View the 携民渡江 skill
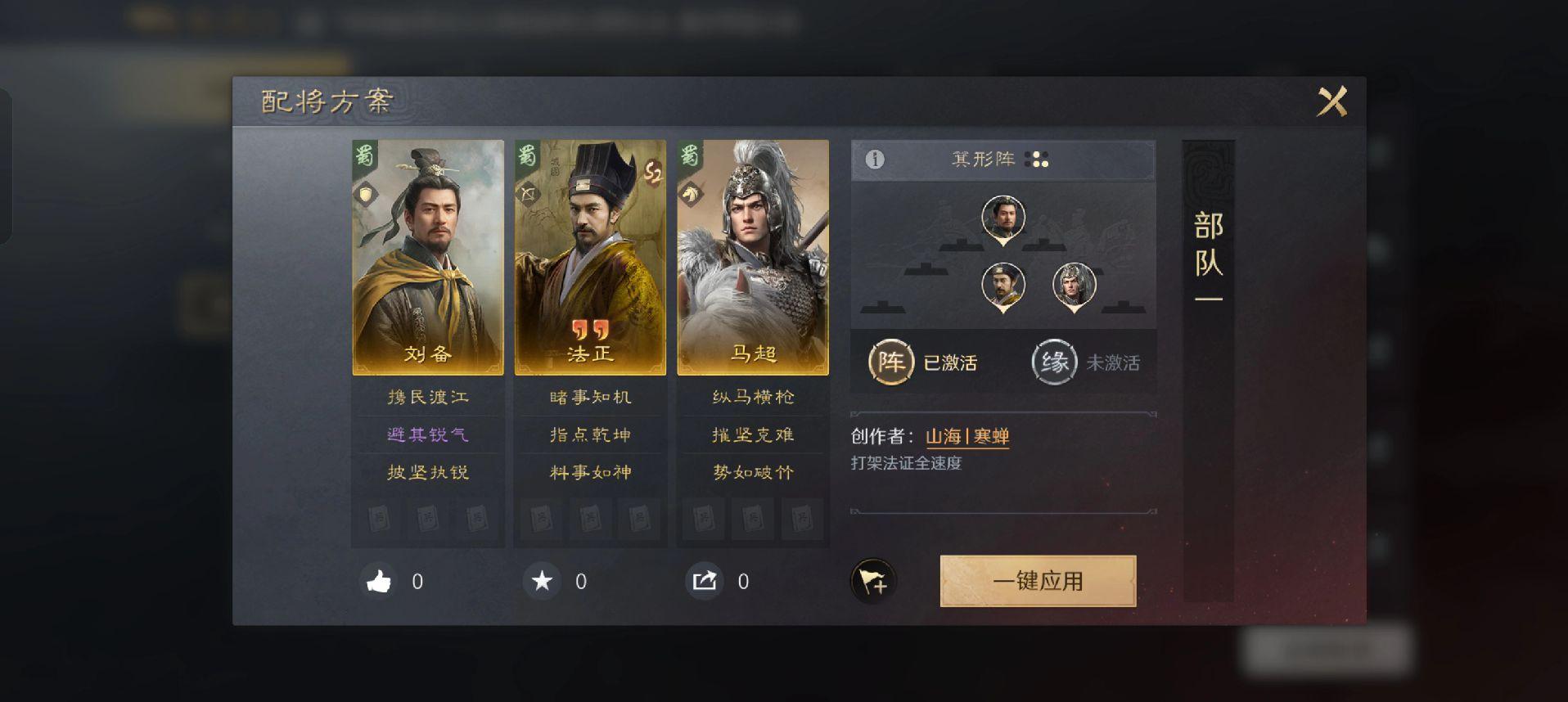The image size is (1568, 702). pyautogui.click(x=428, y=398)
